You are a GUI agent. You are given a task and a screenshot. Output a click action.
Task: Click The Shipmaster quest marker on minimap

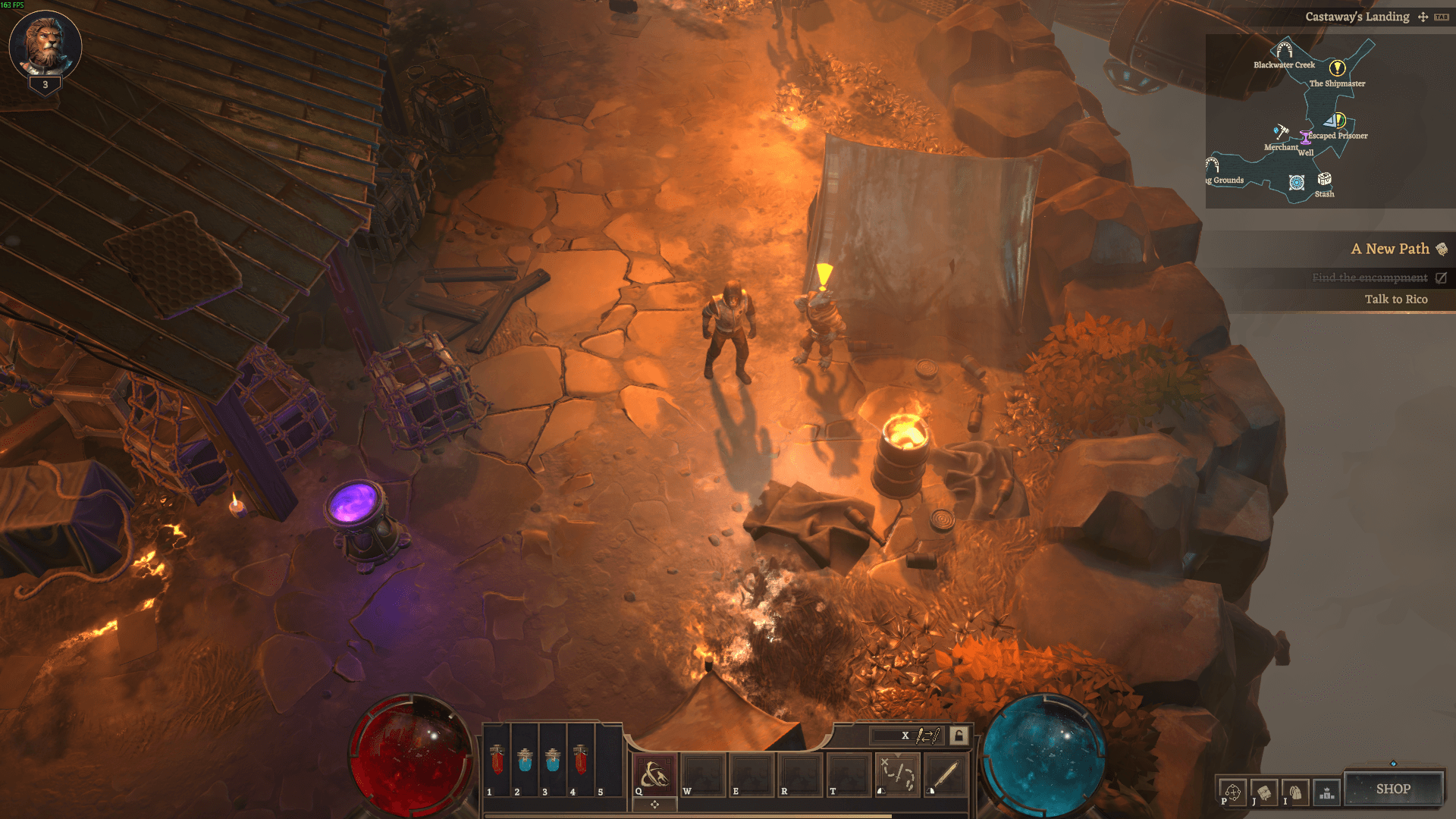[1337, 68]
